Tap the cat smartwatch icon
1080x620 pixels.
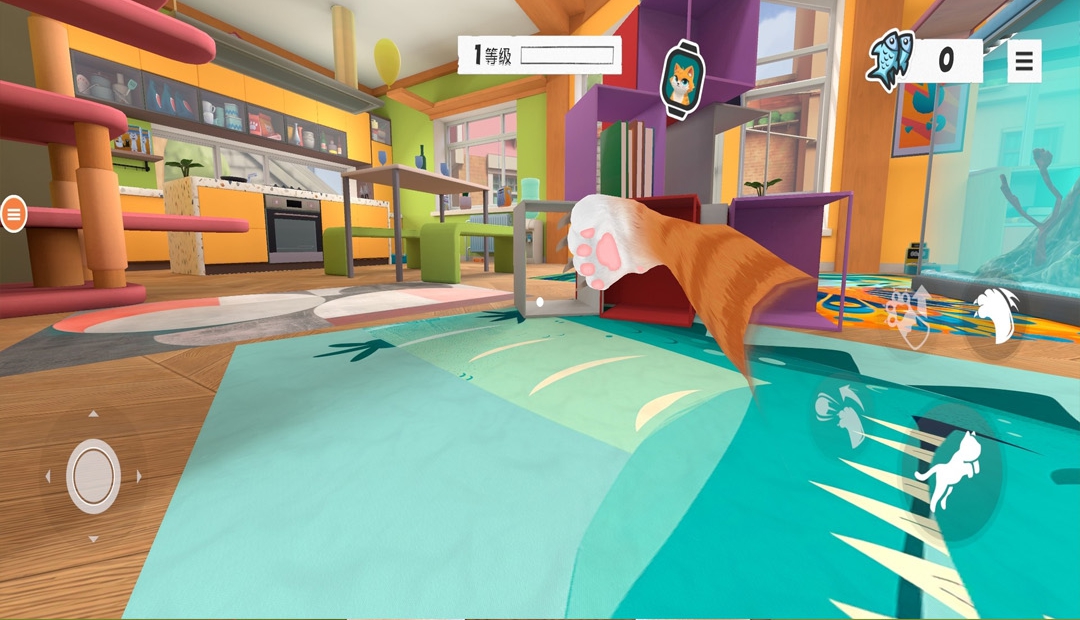pos(683,80)
